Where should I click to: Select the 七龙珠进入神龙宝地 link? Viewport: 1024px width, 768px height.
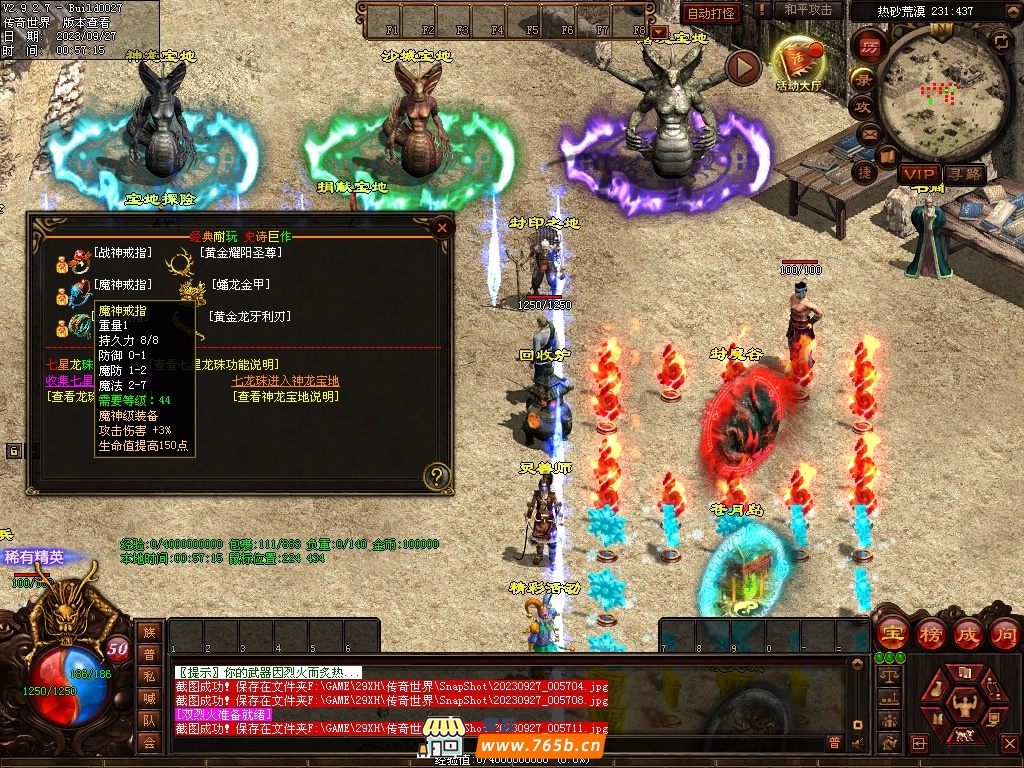point(285,381)
